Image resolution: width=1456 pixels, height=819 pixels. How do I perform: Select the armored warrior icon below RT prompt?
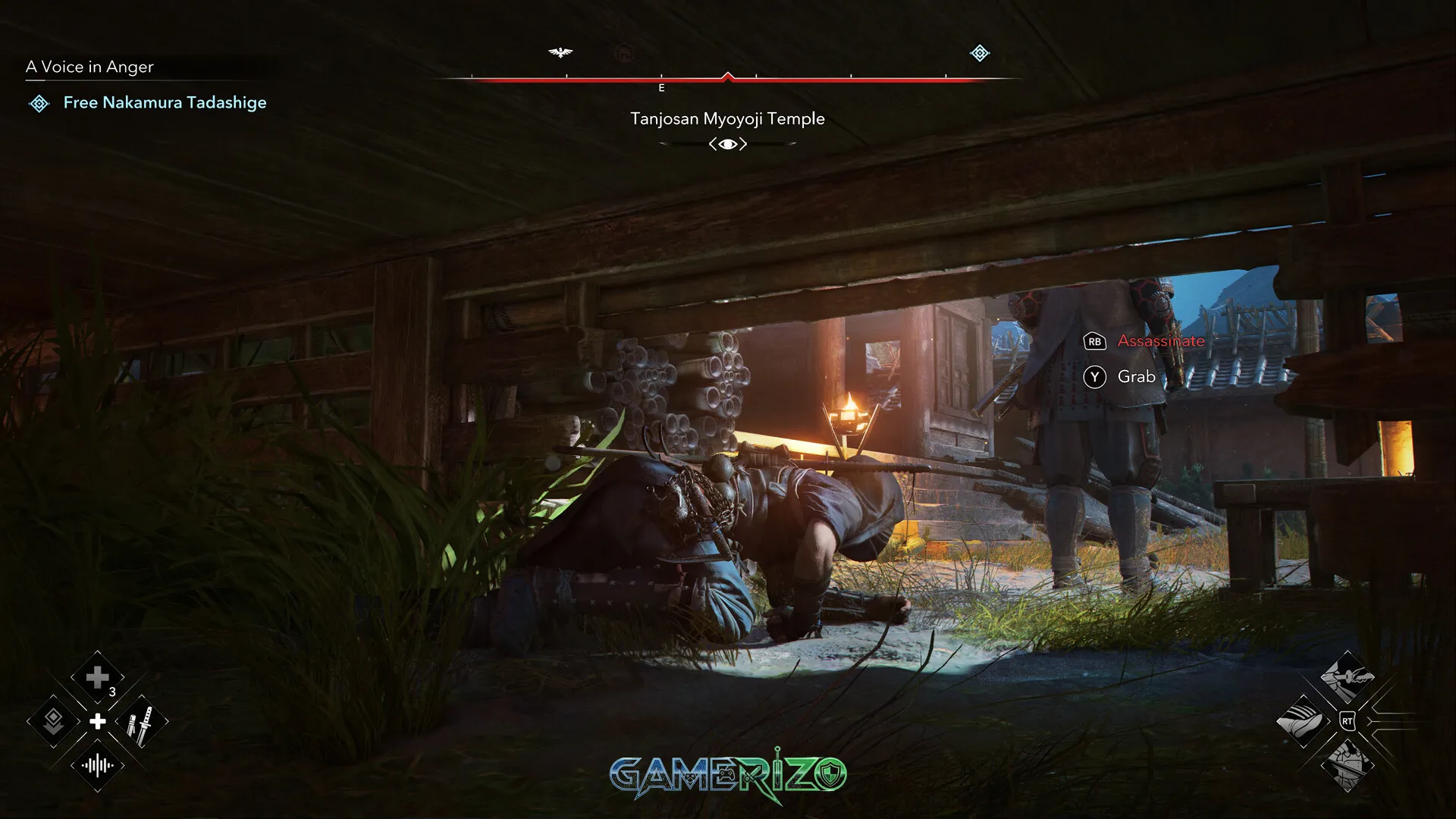pos(1348,764)
